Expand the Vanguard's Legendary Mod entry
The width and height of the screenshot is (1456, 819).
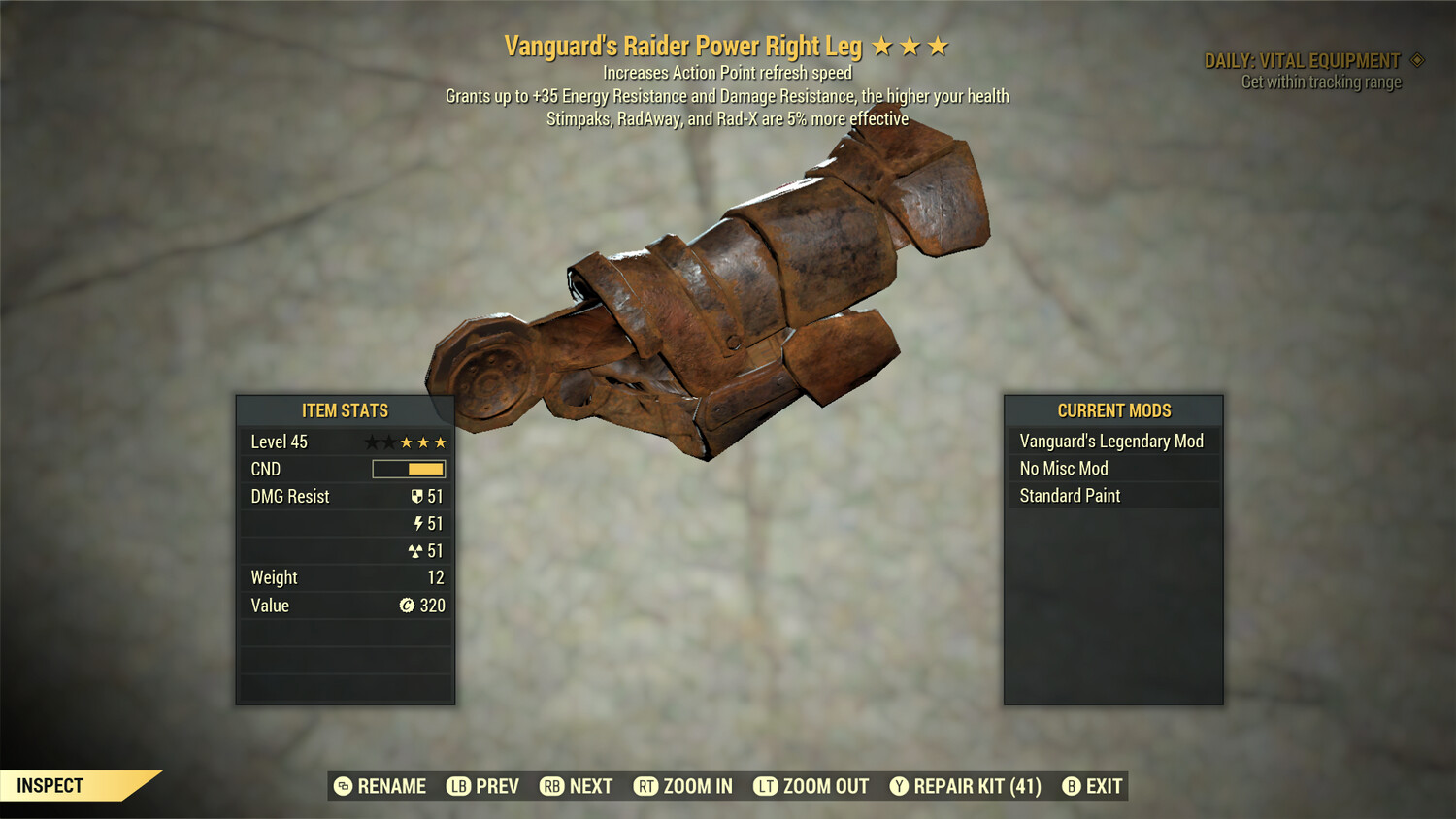tap(1111, 441)
